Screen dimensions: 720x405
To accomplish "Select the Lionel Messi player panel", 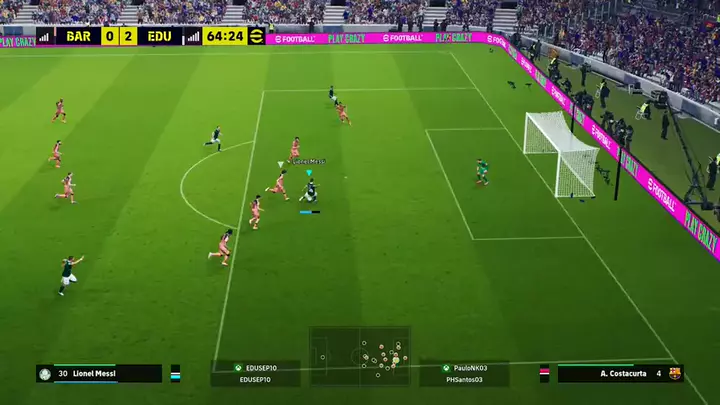I will click(x=99, y=373).
